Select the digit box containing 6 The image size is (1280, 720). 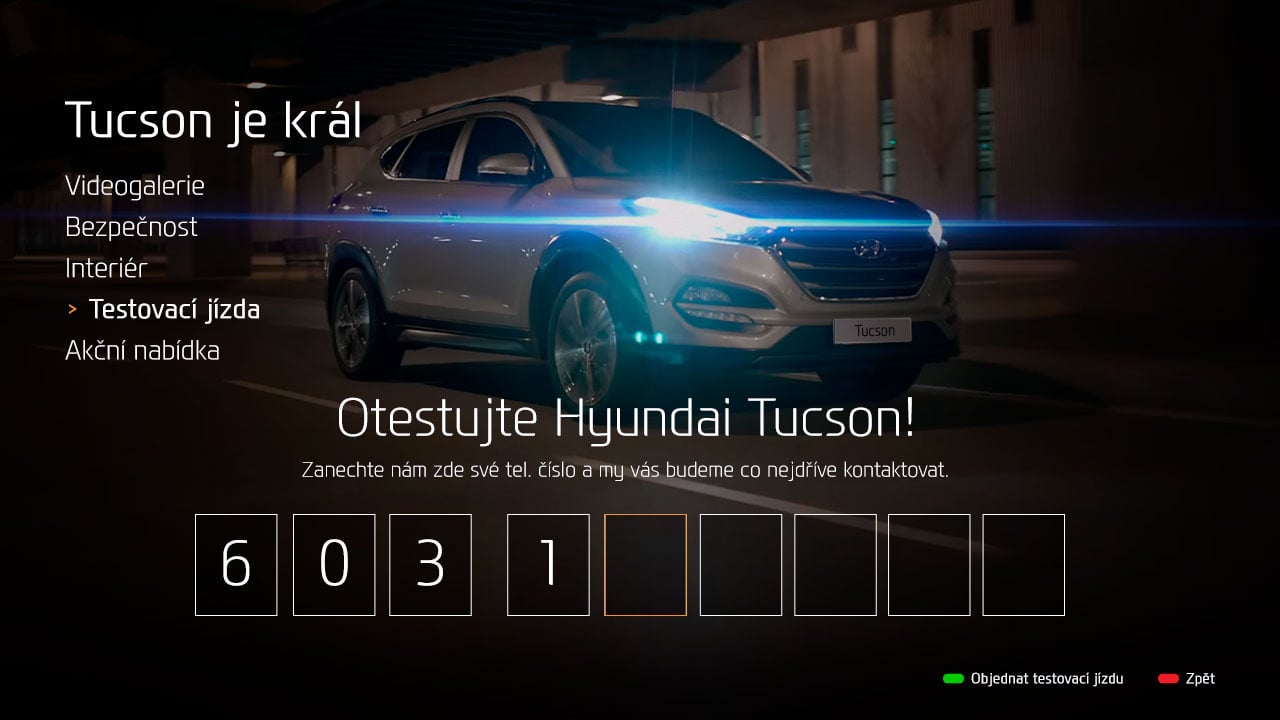point(236,565)
